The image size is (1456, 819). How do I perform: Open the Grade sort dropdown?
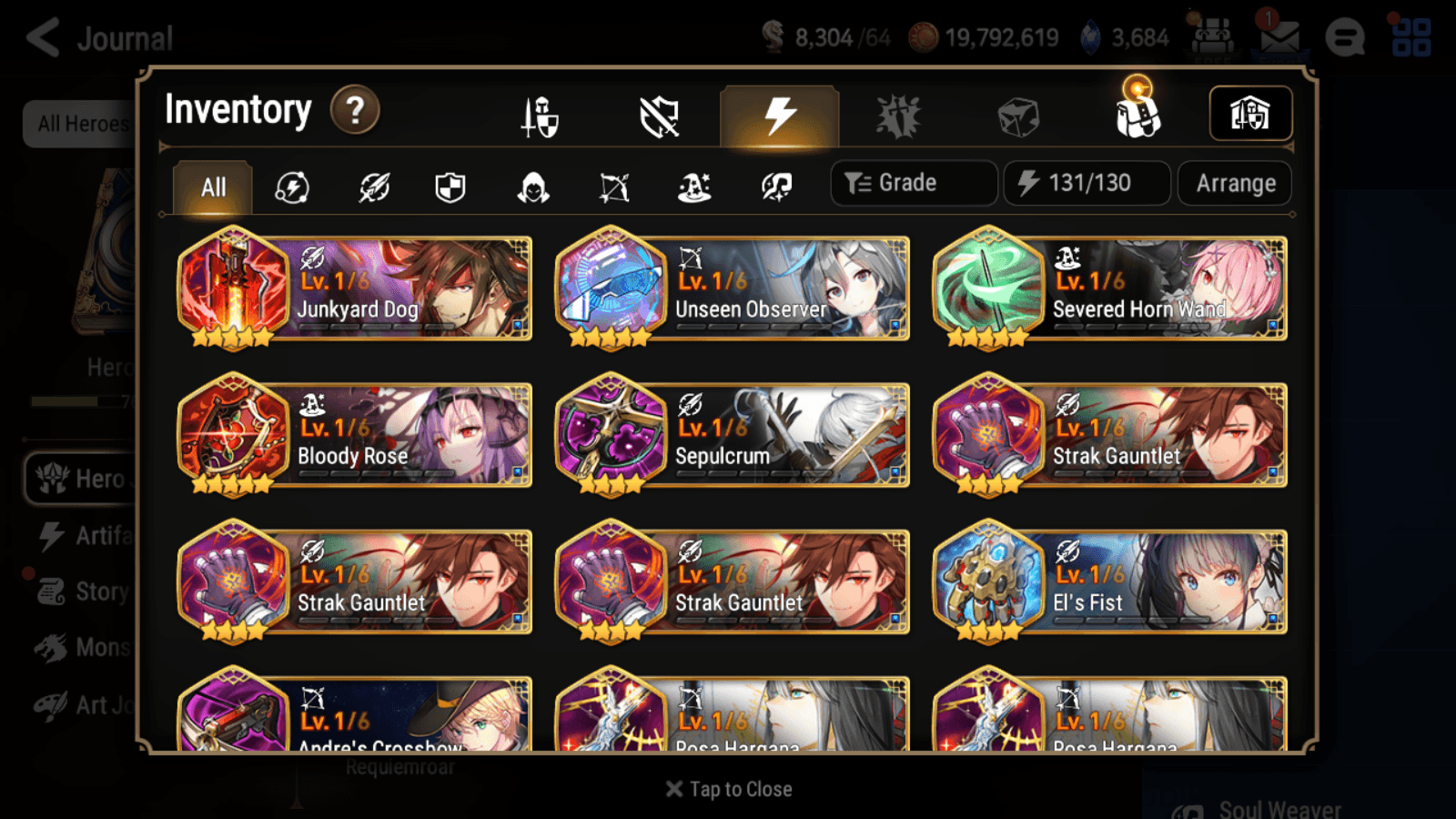[x=913, y=182]
